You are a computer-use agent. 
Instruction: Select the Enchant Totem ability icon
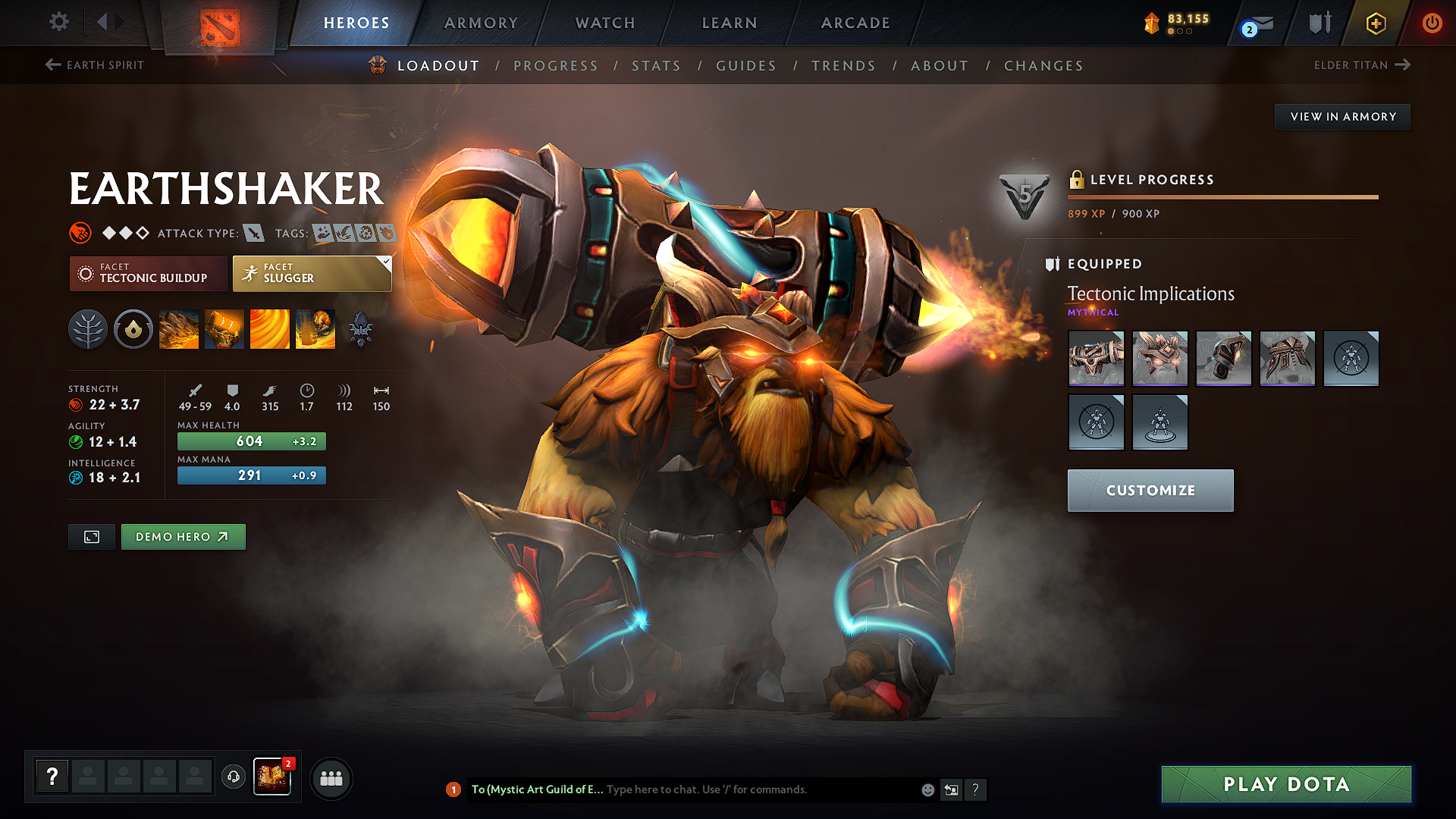pos(224,329)
